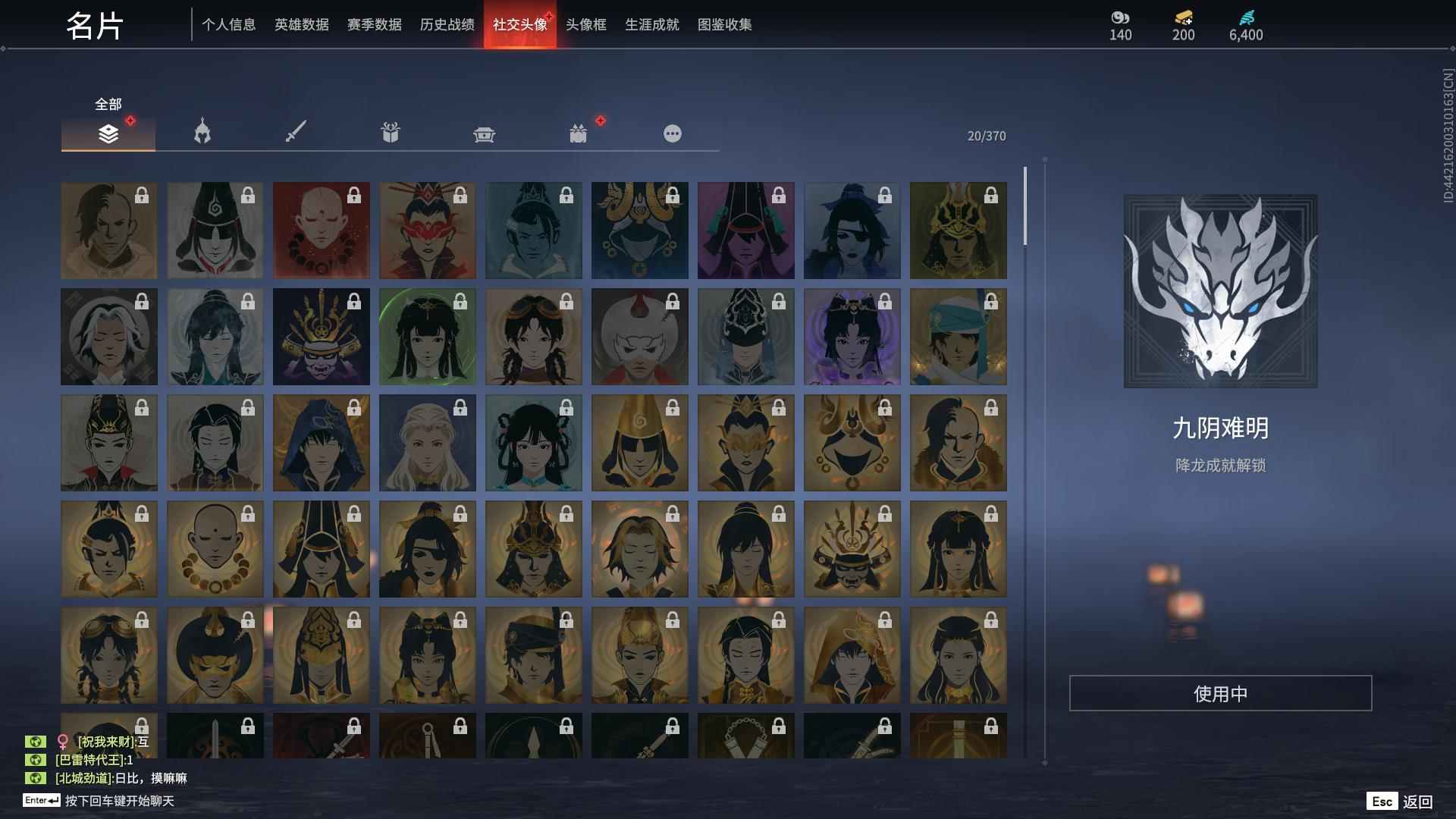Open the 头像框 tab

pos(584,24)
